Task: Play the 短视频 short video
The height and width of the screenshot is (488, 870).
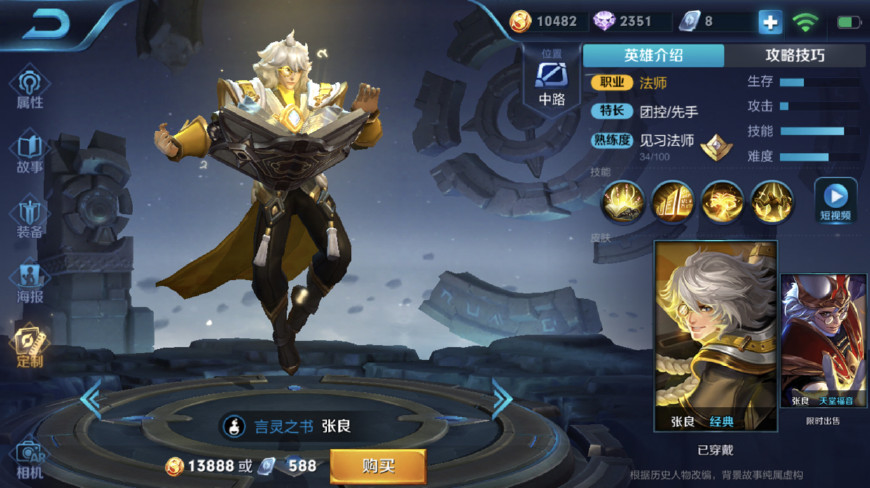Action: [x=835, y=200]
